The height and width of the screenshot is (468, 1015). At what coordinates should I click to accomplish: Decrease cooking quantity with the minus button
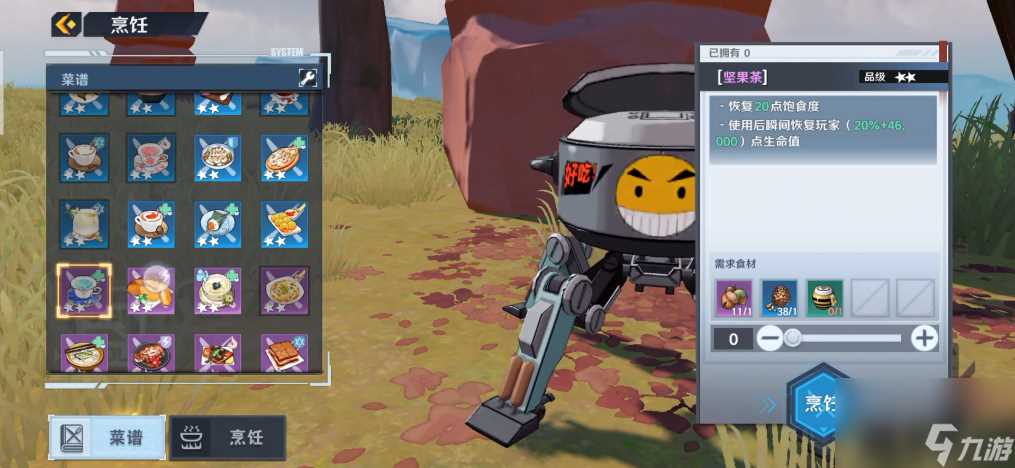pyautogui.click(x=769, y=339)
